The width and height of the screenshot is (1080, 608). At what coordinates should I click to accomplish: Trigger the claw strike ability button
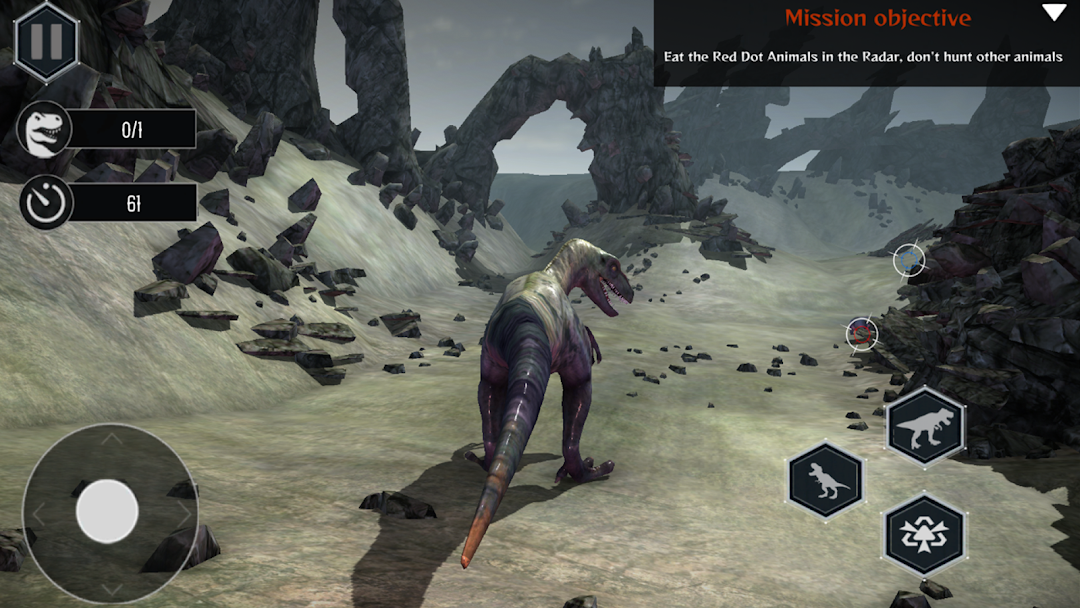(924, 534)
